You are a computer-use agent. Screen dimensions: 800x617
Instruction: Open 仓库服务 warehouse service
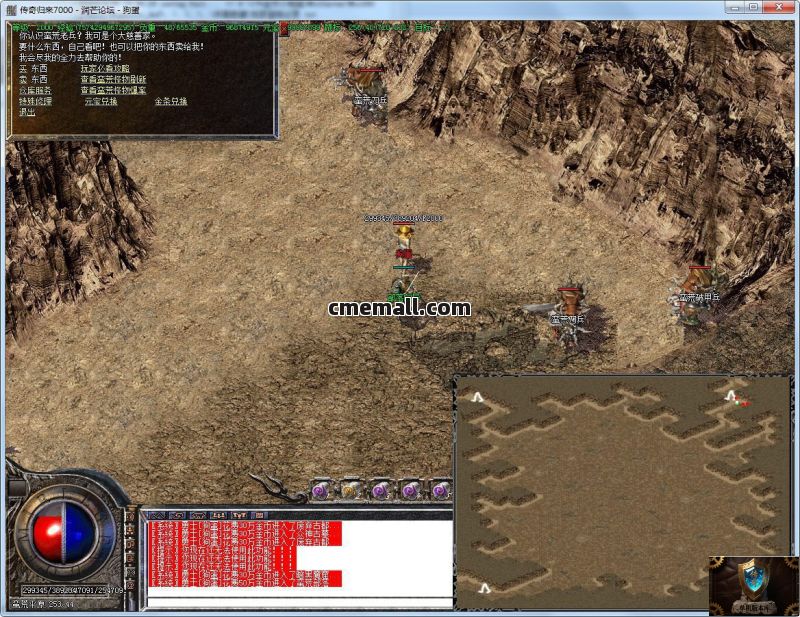coord(35,90)
